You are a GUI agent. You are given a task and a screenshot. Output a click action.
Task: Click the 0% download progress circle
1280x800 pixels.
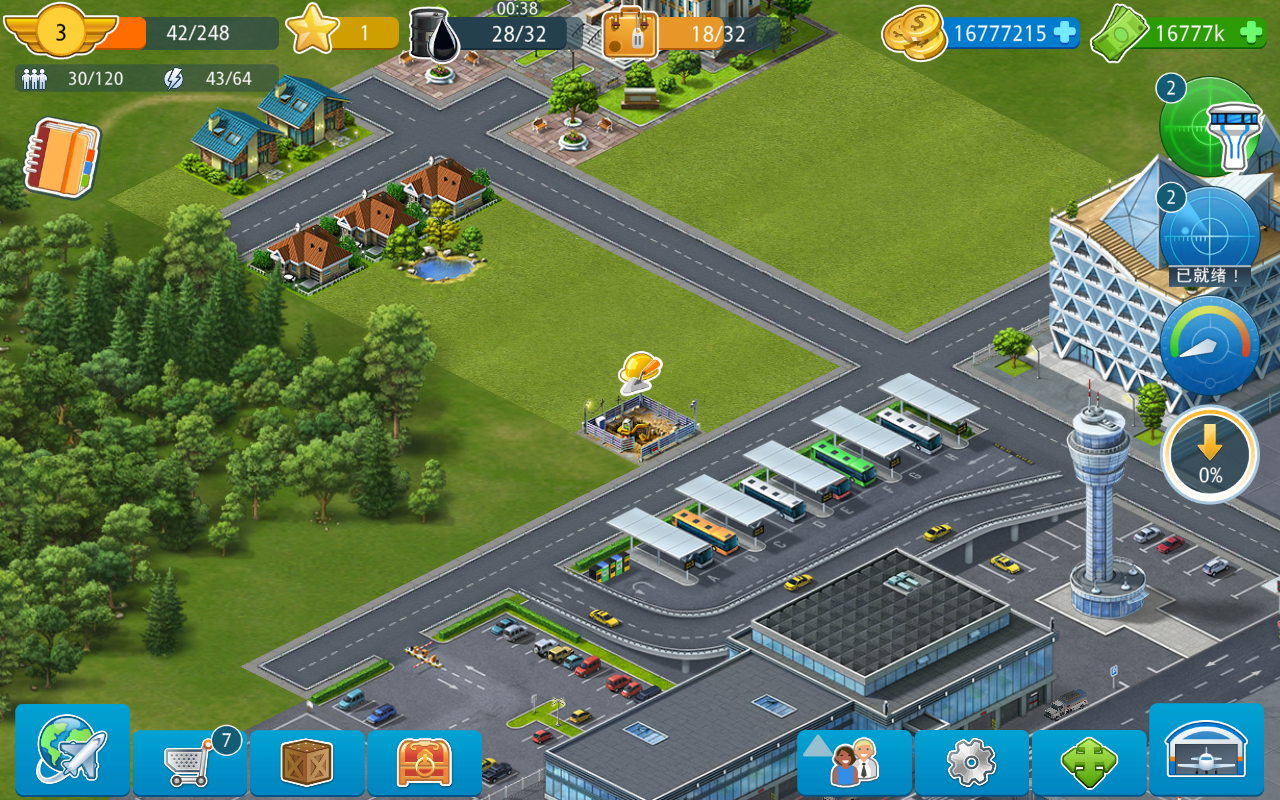click(x=1208, y=455)
